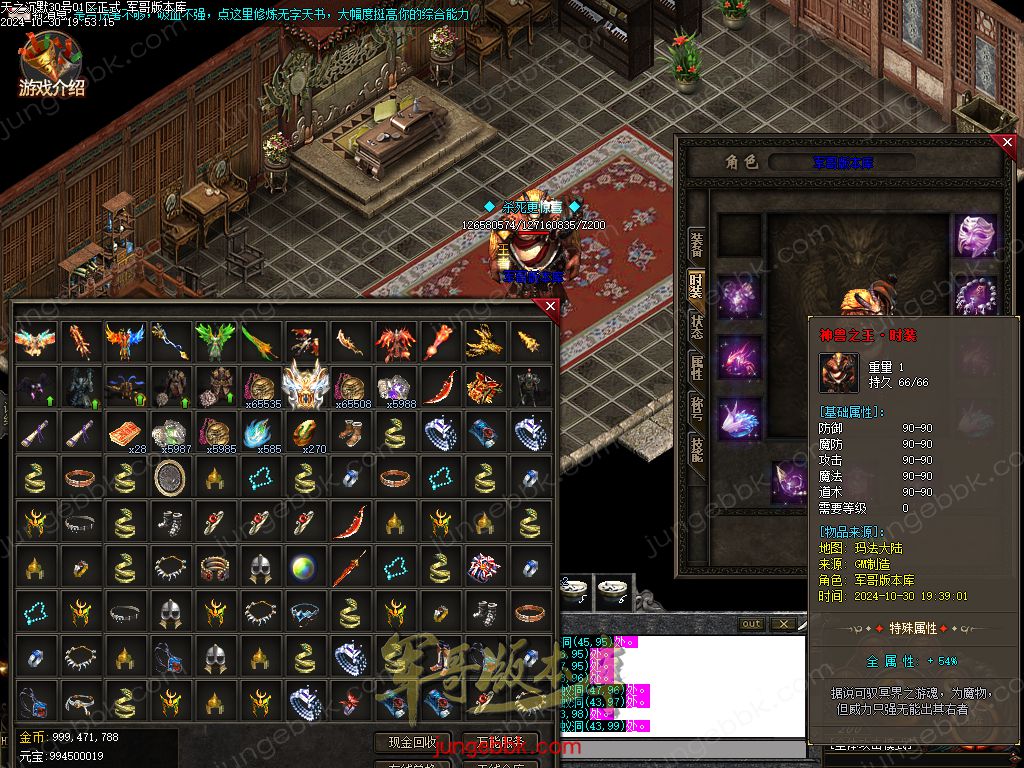Select the purple mask costume slot
Screen dimensions: 1024x768
click(x=976, y=236)
